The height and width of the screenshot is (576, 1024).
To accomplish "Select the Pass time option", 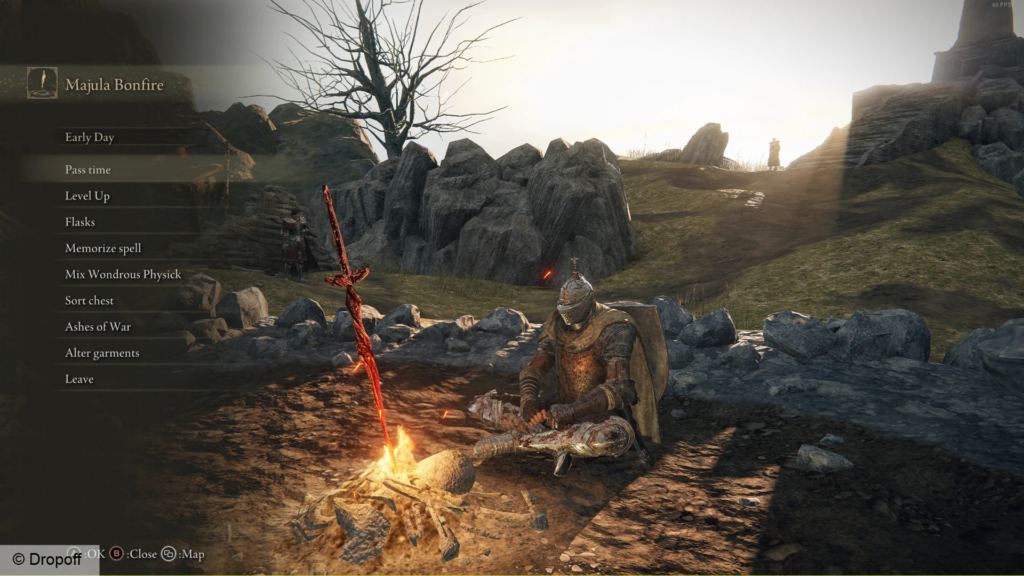I will pos(88,170).
